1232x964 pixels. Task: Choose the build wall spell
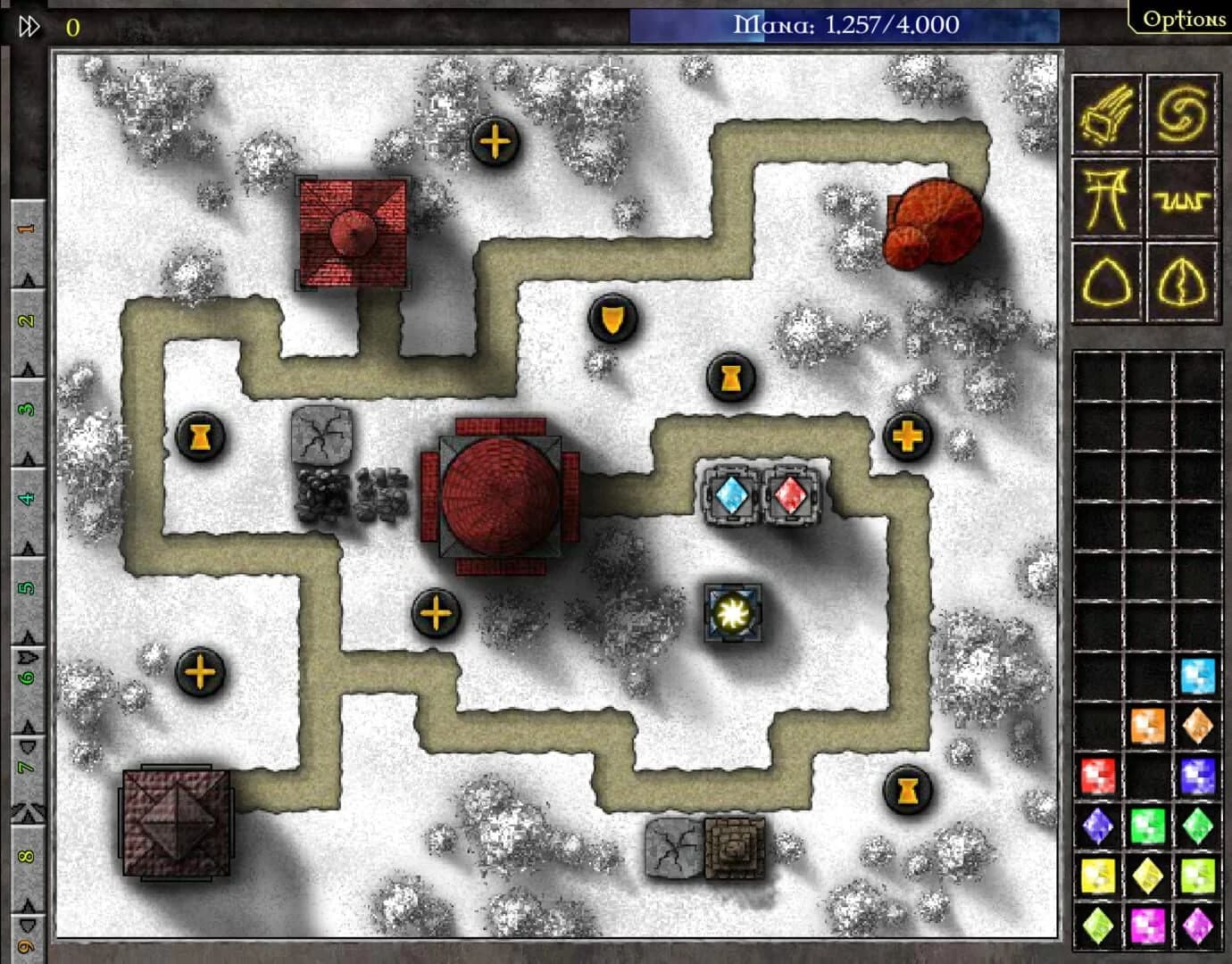pyautogui.click(x=1181, y=198)
